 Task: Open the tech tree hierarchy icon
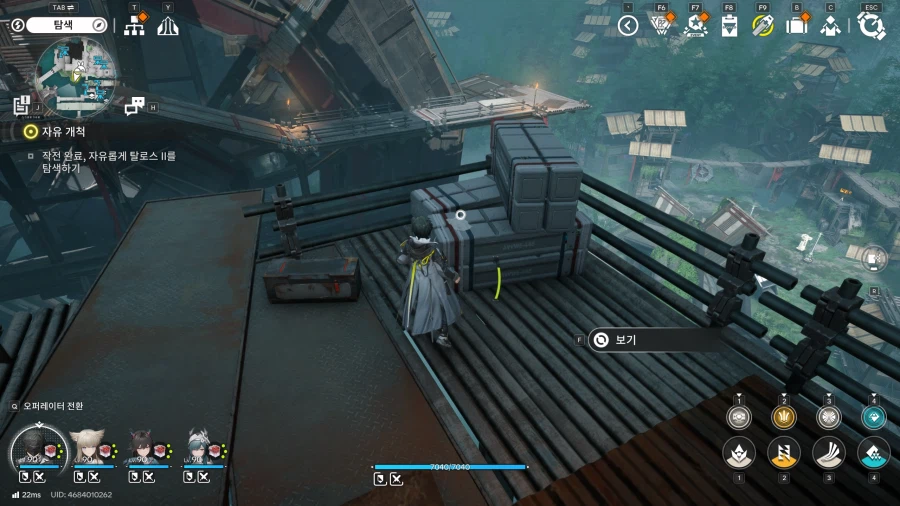(134, 26)
